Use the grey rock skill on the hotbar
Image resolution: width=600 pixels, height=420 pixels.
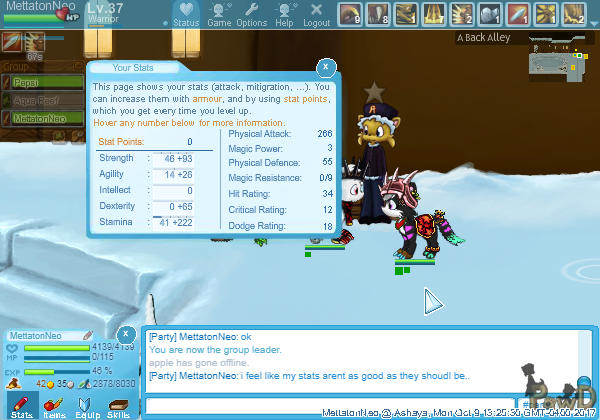click(x=490, y=14)
